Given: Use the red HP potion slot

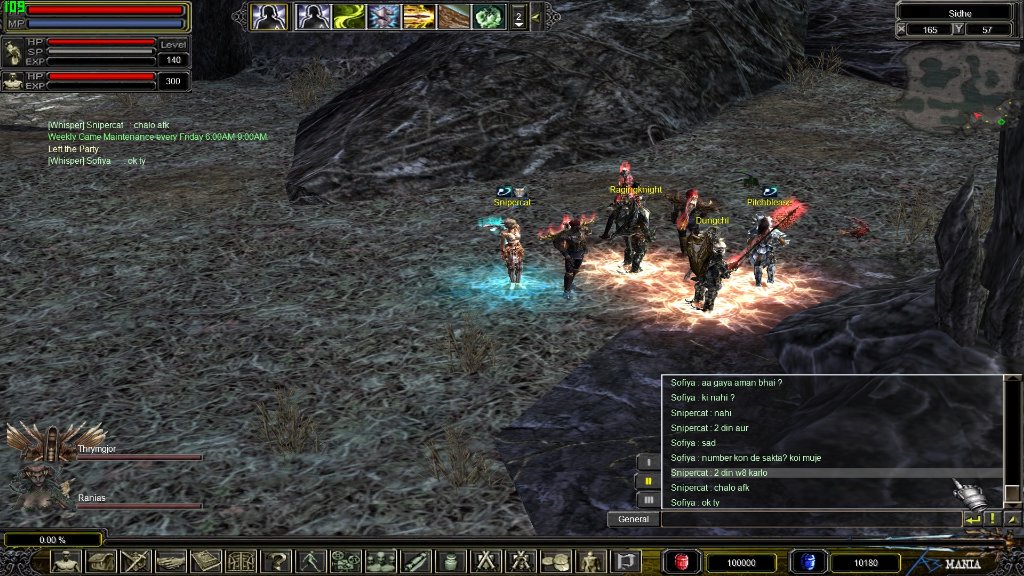Looking at the screenshot, I should point(683,562).
